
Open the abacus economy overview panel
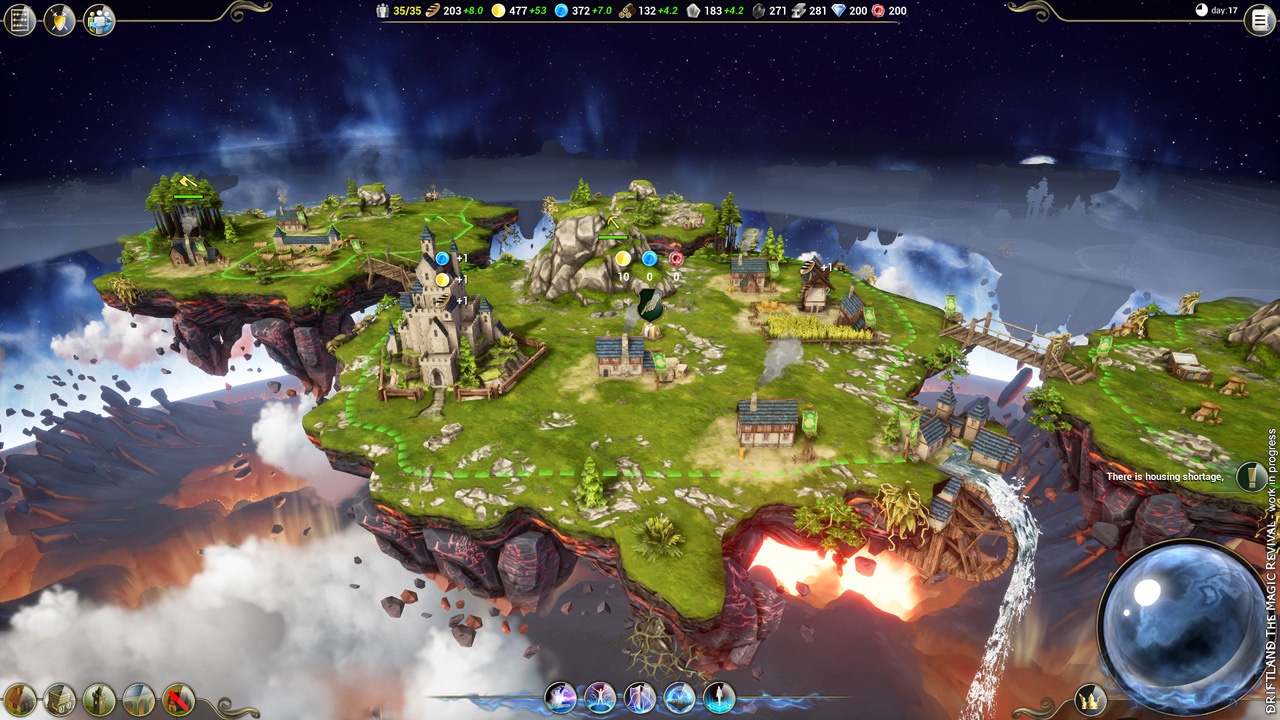[x=20, y=19]
